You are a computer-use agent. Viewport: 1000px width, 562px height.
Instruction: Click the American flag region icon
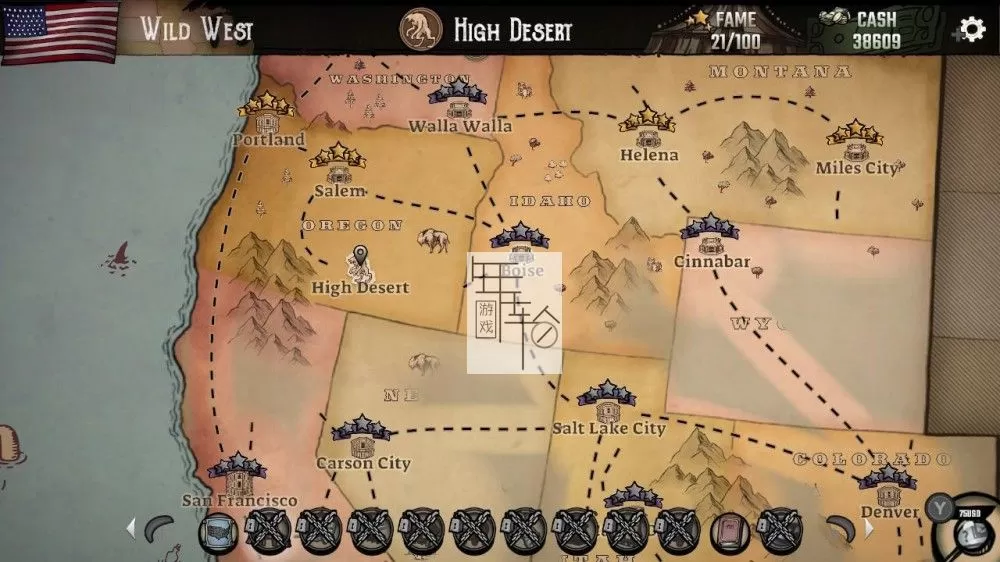coord(60,30)
